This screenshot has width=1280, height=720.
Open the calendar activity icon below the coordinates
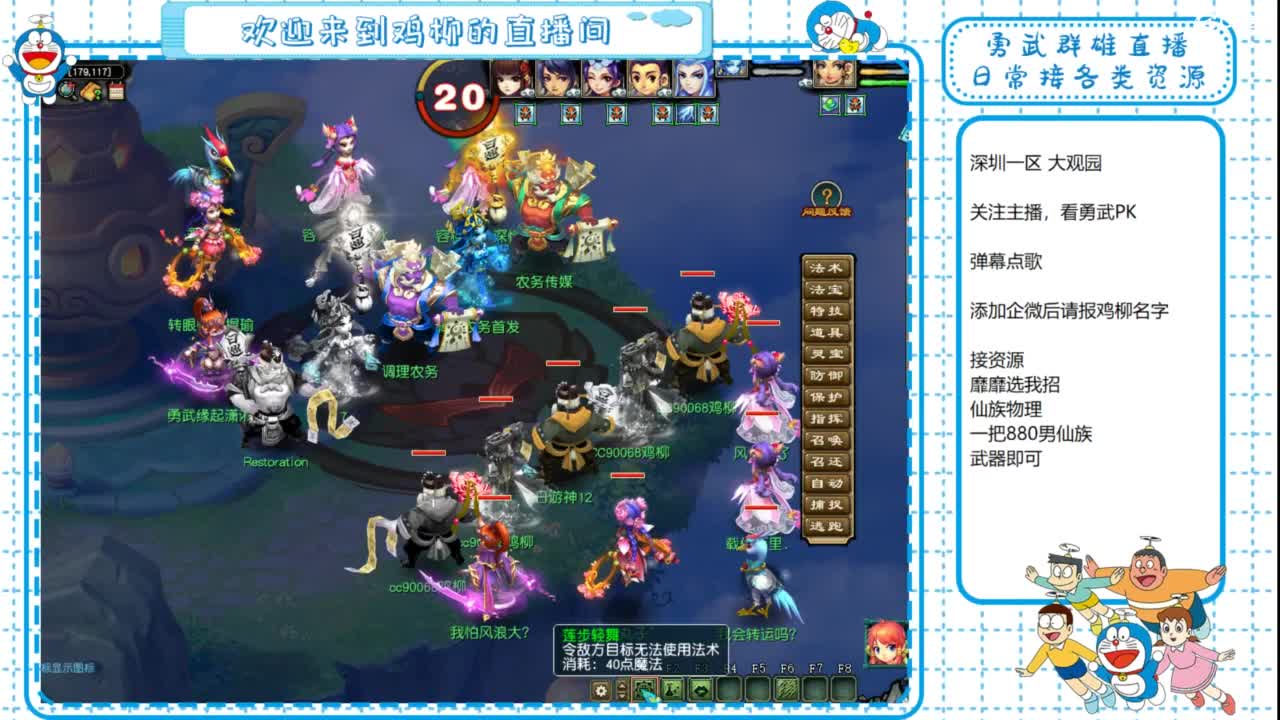(116, 91)
